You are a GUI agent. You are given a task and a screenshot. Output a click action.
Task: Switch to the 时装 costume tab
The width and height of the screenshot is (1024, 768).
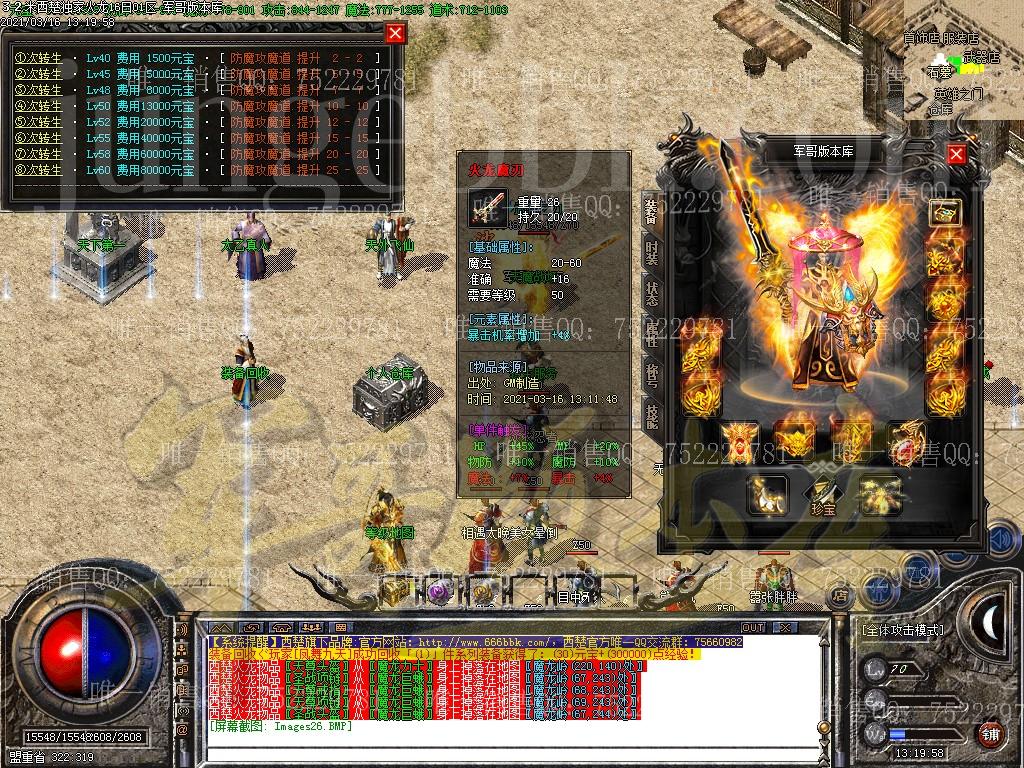651,252
